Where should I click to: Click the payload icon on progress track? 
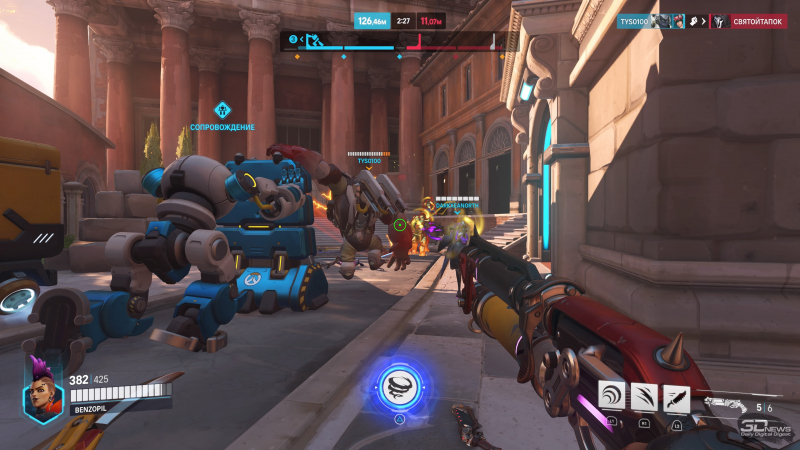[313, 40]
